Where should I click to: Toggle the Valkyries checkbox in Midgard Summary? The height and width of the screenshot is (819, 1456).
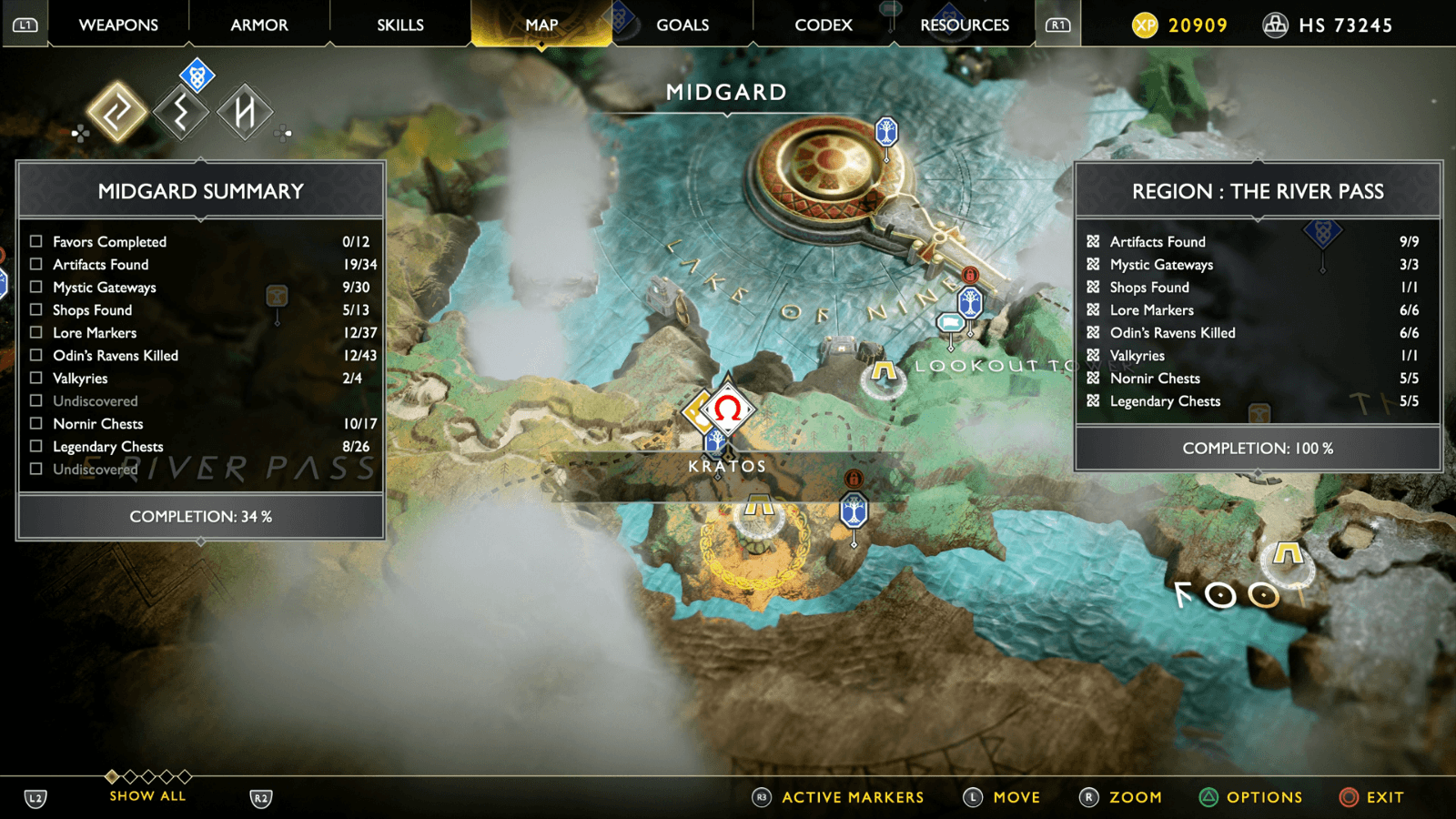tap(35, 378)
